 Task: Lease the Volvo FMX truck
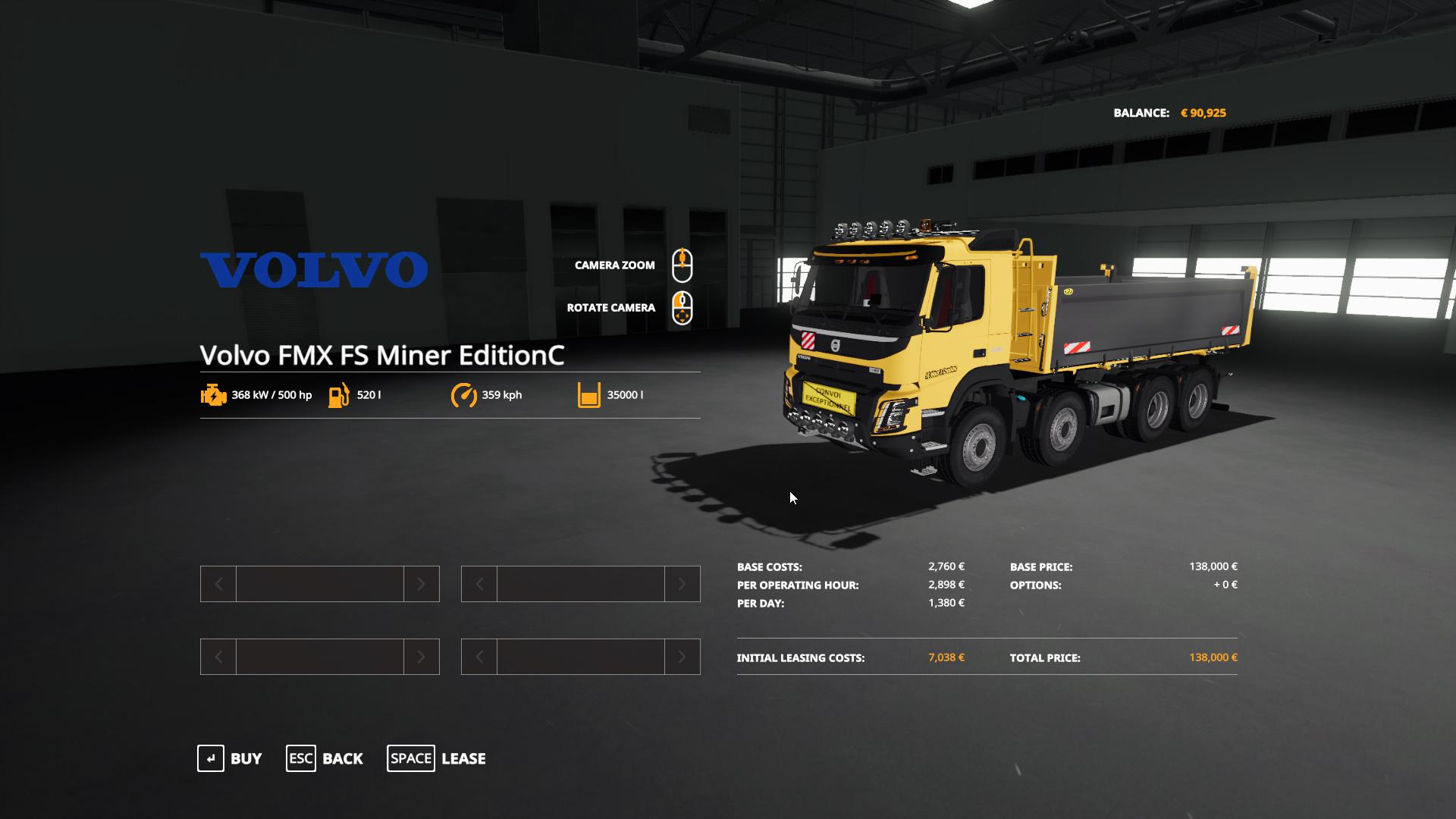[x=437, y=758]
